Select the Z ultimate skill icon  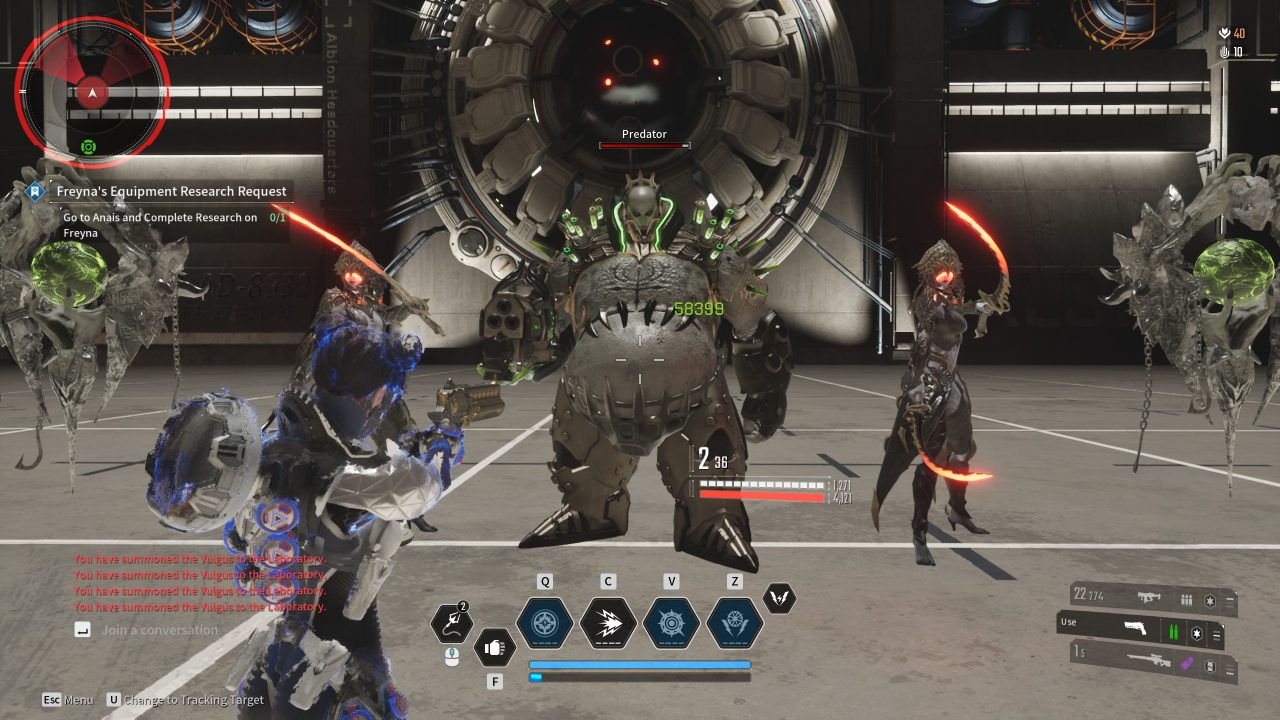734,624
